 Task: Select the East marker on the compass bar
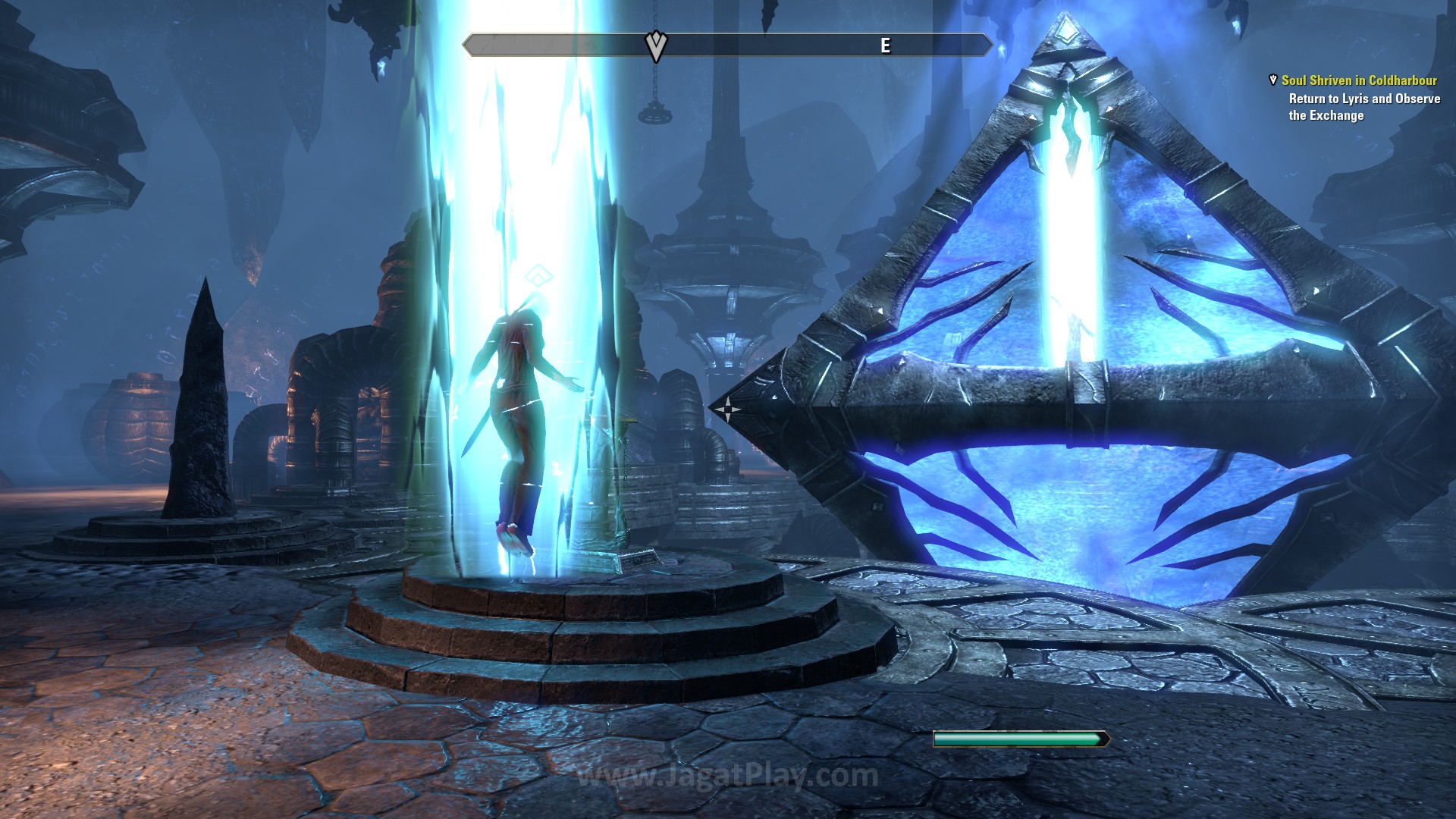[x=885, y=46]
